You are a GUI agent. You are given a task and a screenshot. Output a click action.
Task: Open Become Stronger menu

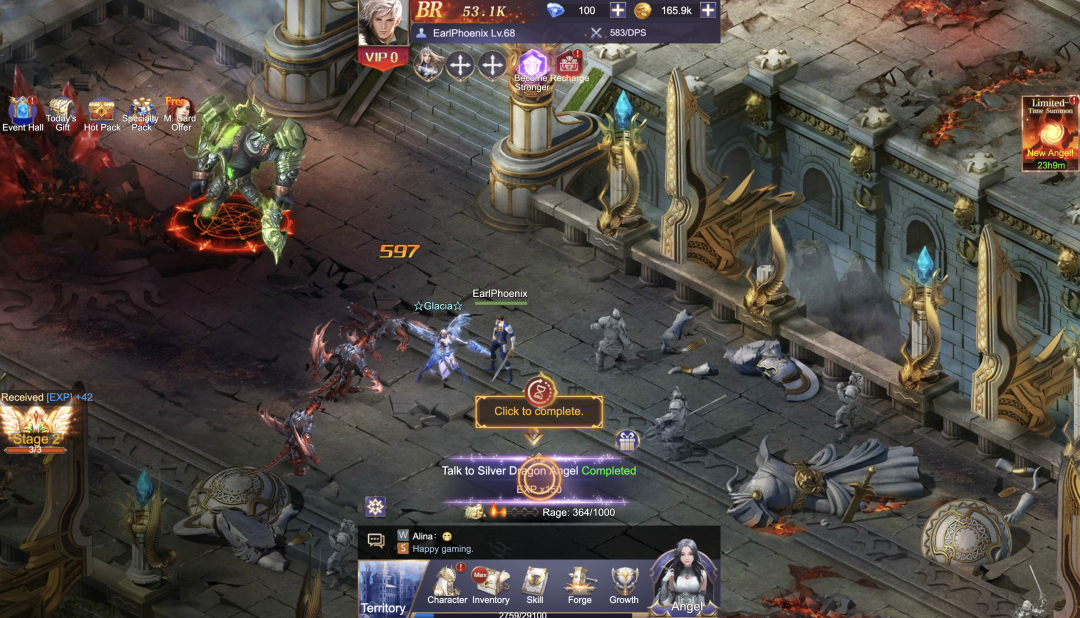(x=532, y=68)
